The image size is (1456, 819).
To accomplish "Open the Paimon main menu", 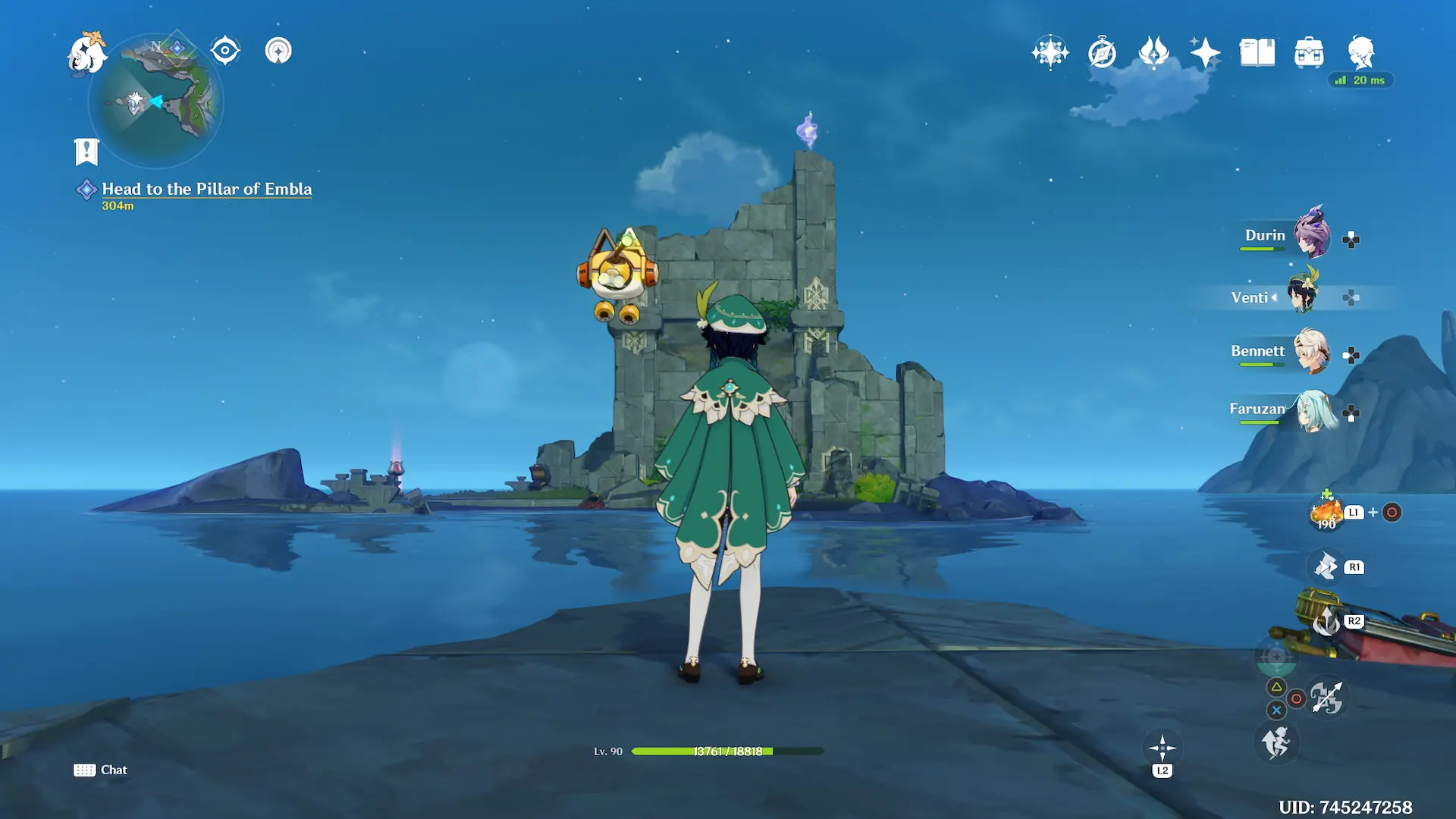I will [86, 55].
